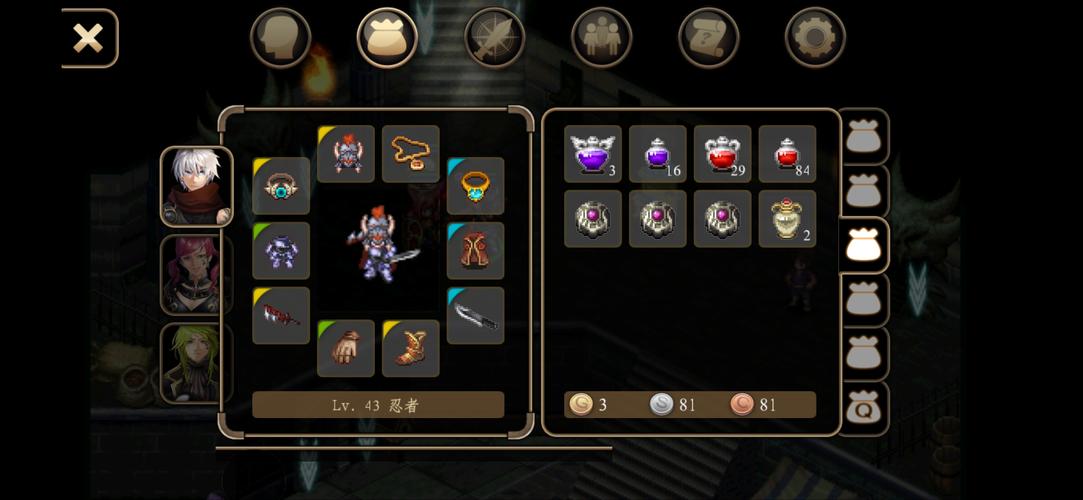Select the equipped gloves slot
Screen dimensions: 1083x500
tap(346, 348)
